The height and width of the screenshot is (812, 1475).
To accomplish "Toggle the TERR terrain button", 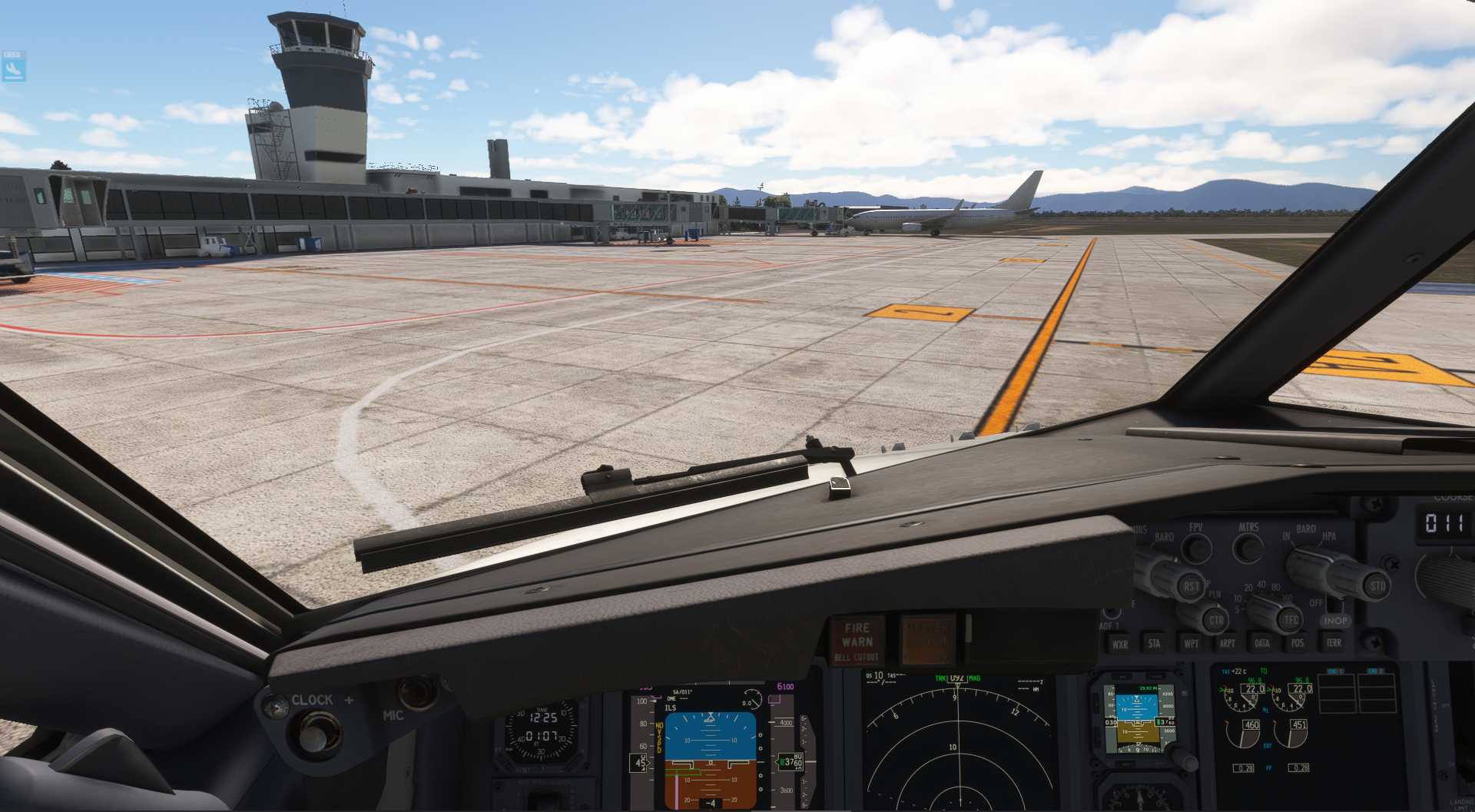I will (x=1334, y=642).
